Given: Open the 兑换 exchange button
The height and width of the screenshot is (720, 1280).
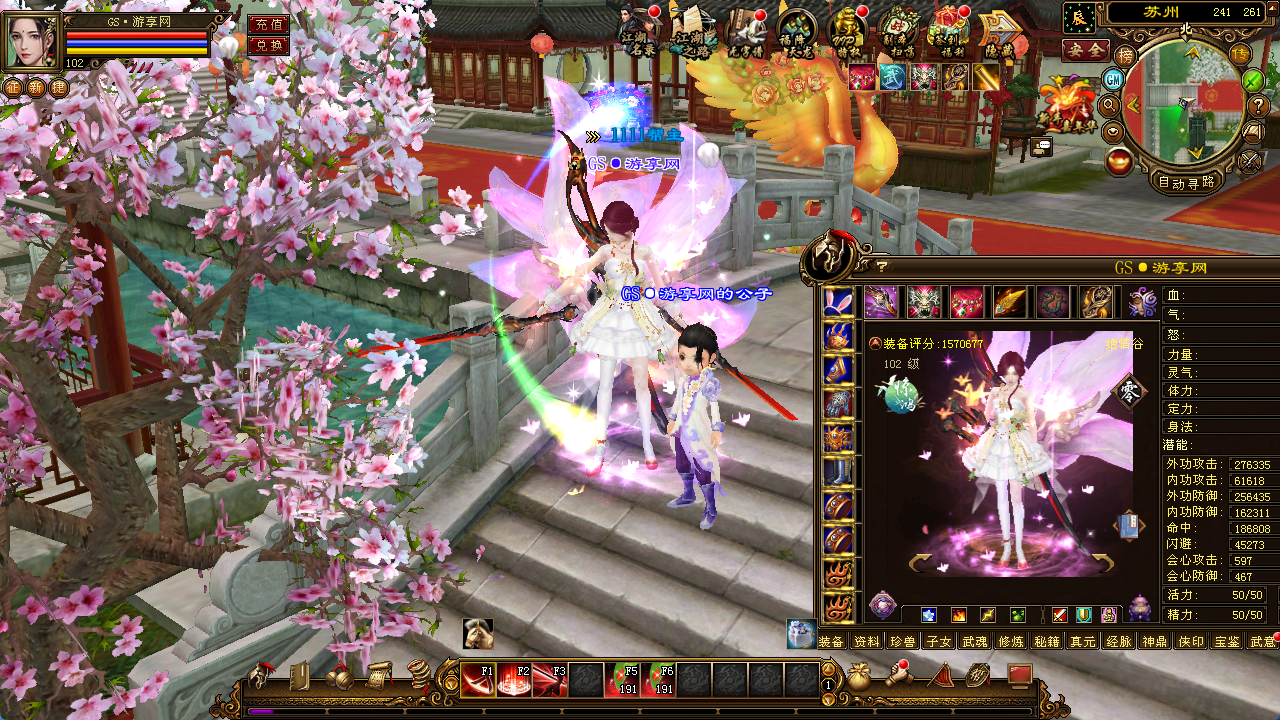Looking at the screenshot, I should [x=268, y=46].
